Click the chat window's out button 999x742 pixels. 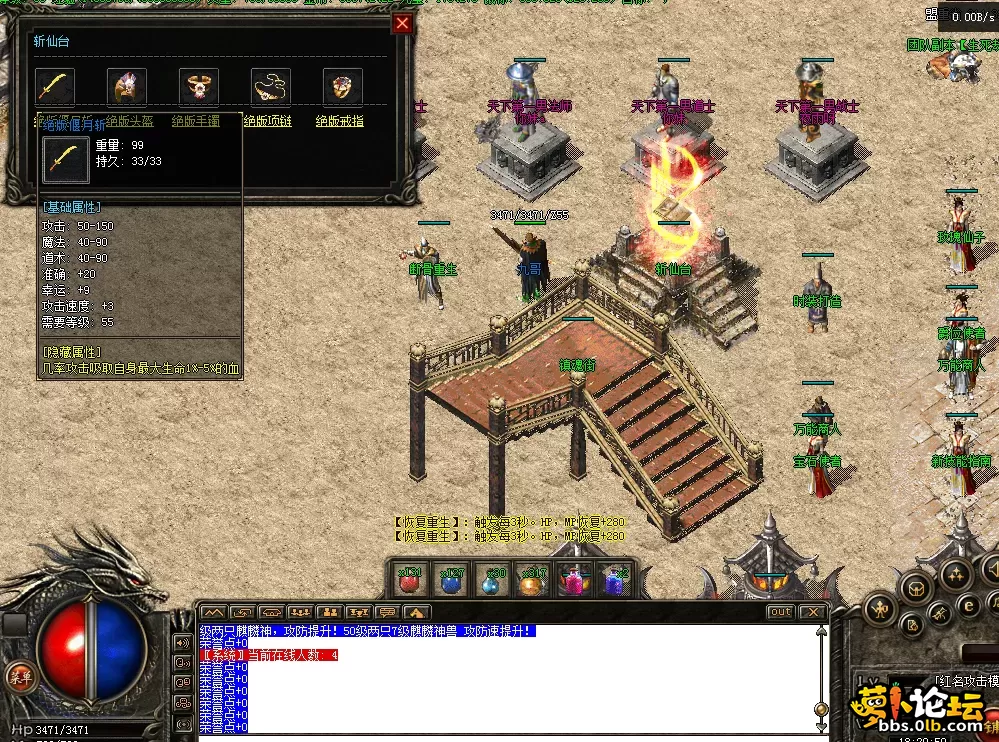coord(780,612)
